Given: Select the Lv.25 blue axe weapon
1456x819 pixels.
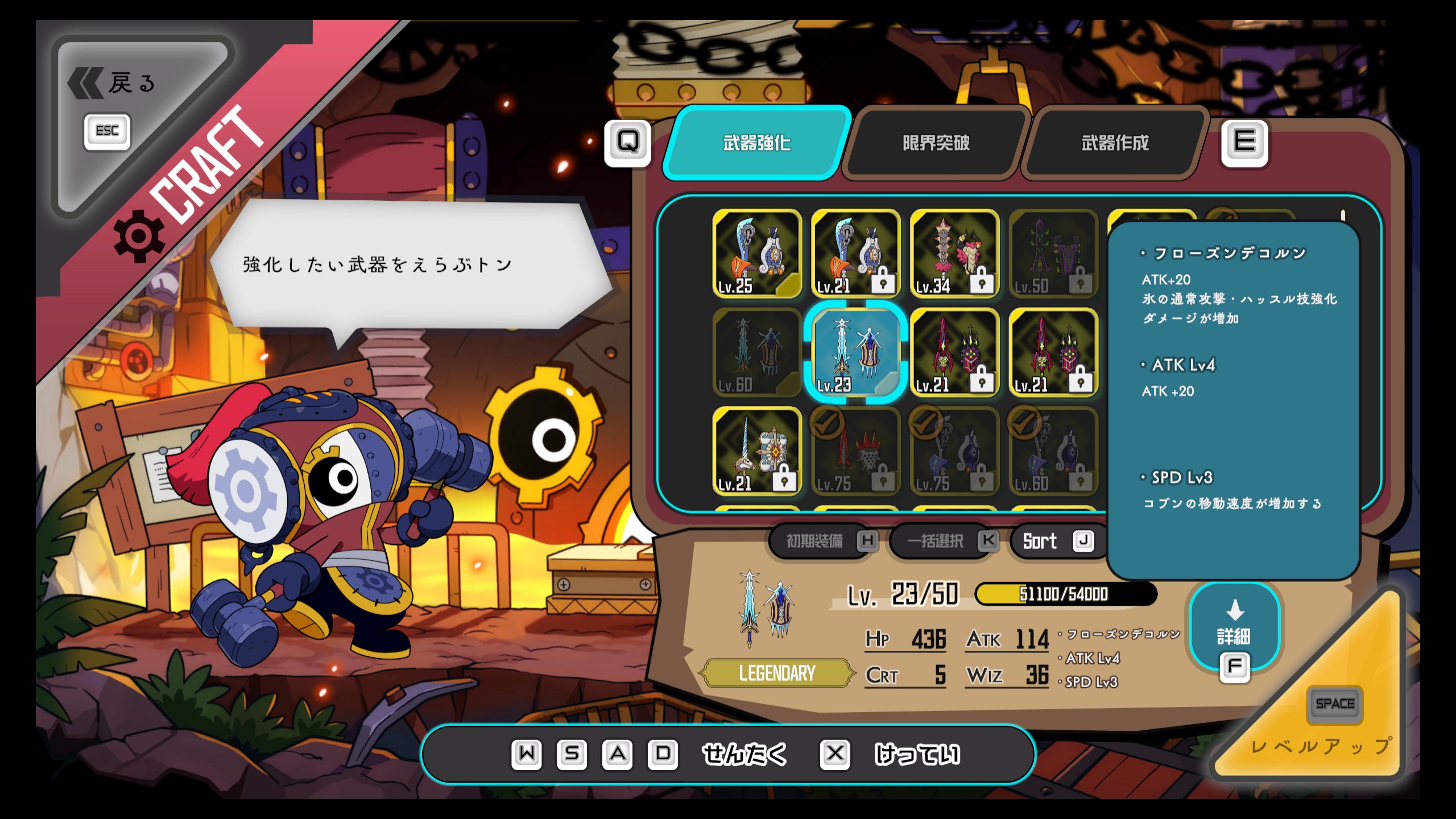Looking at the screenshot, I should [x=756, y=254].
